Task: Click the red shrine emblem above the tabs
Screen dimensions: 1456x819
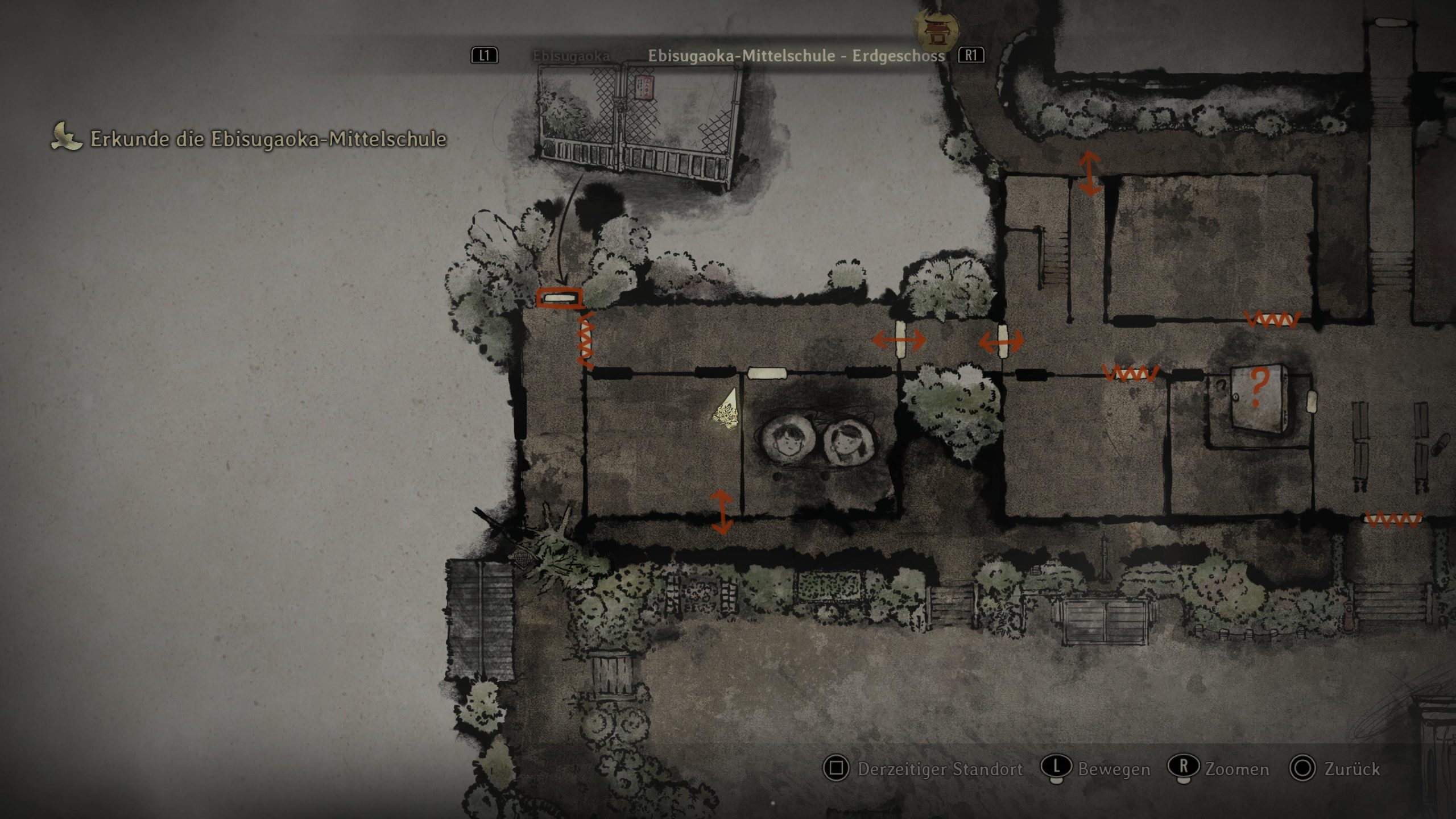Action: [935, 28]
